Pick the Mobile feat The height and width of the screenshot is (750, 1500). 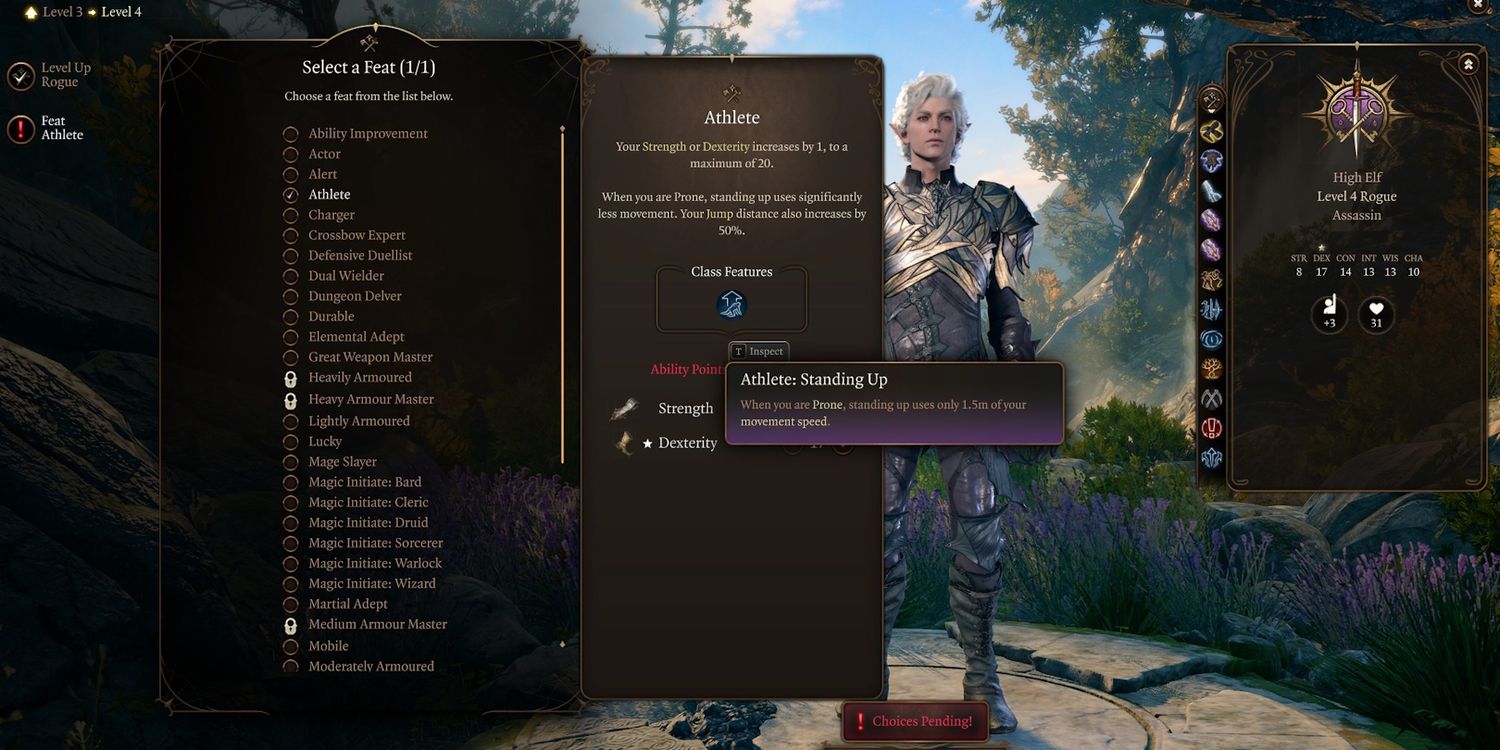(x=328, y=646)
